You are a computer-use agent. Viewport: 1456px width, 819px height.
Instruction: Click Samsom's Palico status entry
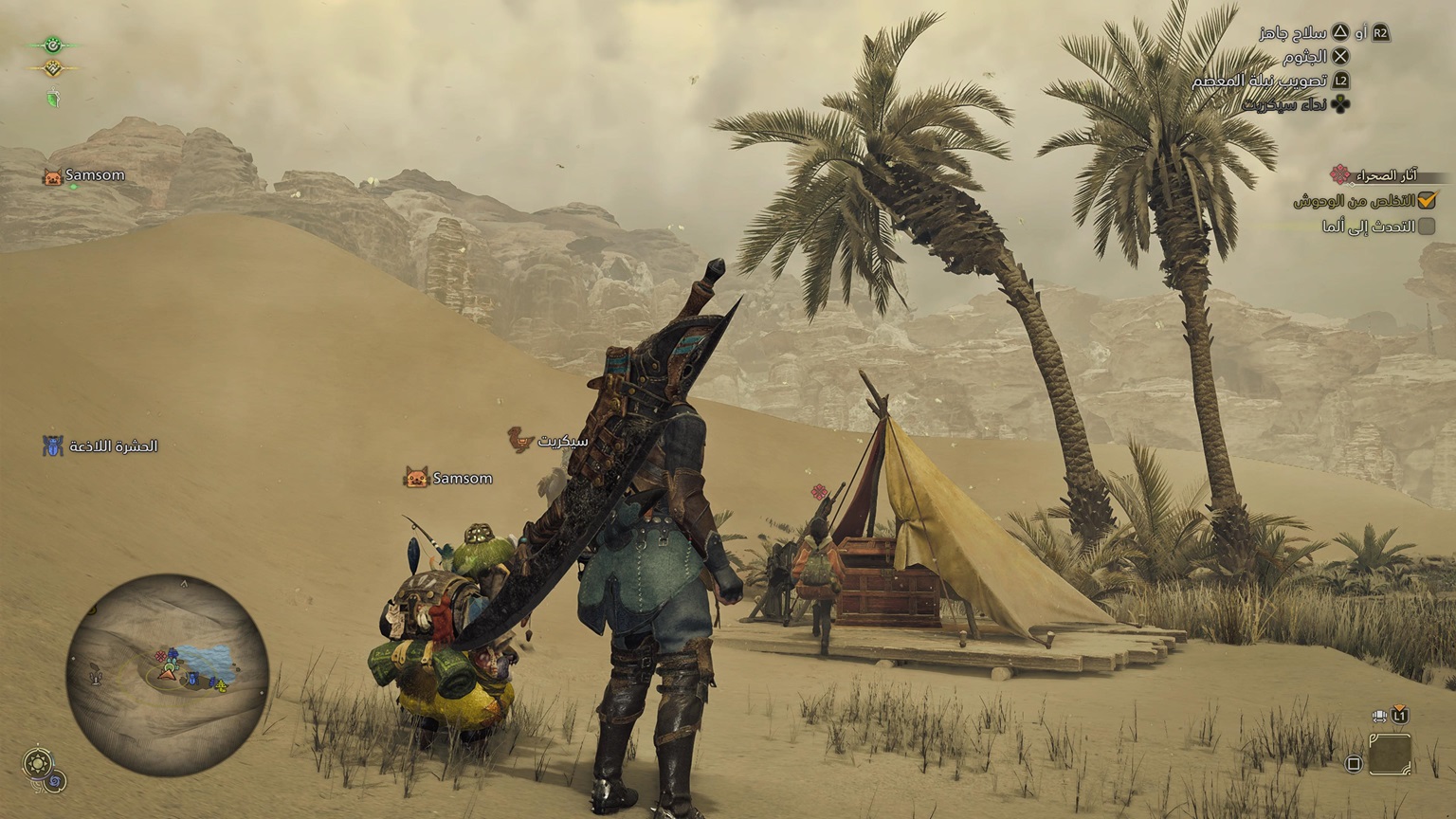pyautogui.click(x=84, y=175)
